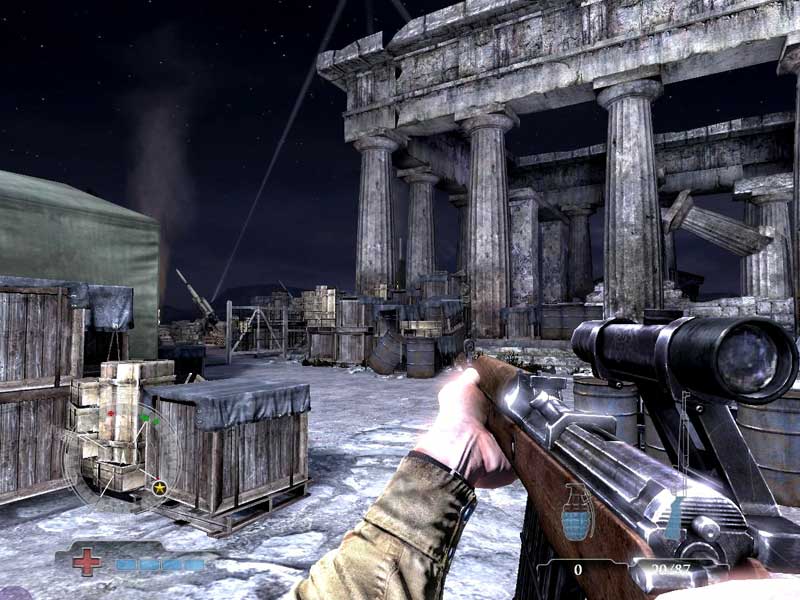Click the red cross health icon
Screen dimensions: 800x600
(87, 562)
